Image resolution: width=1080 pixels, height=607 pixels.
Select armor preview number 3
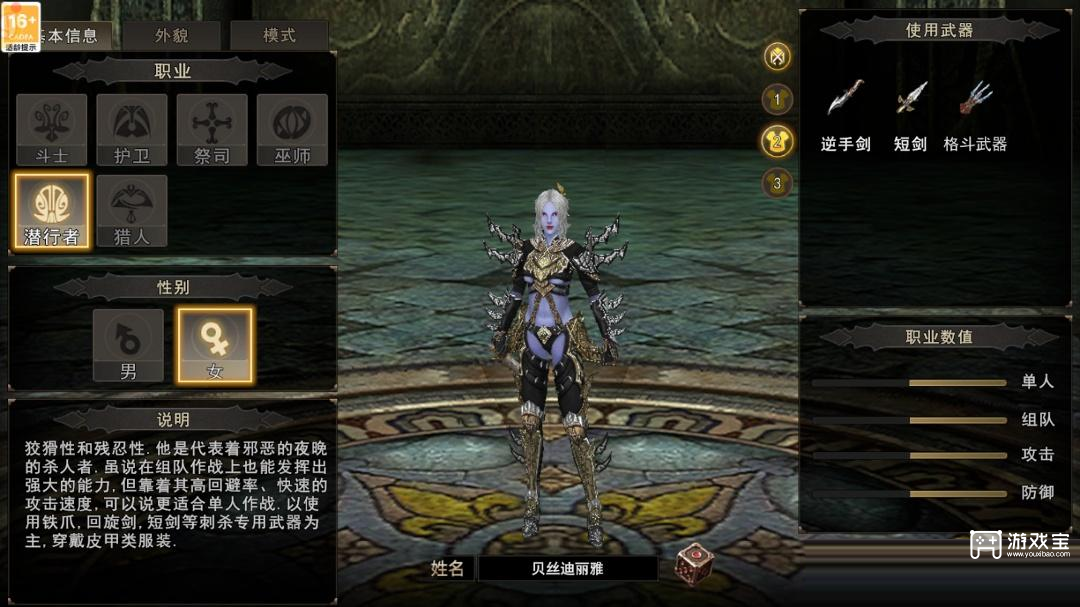[777, 183]
